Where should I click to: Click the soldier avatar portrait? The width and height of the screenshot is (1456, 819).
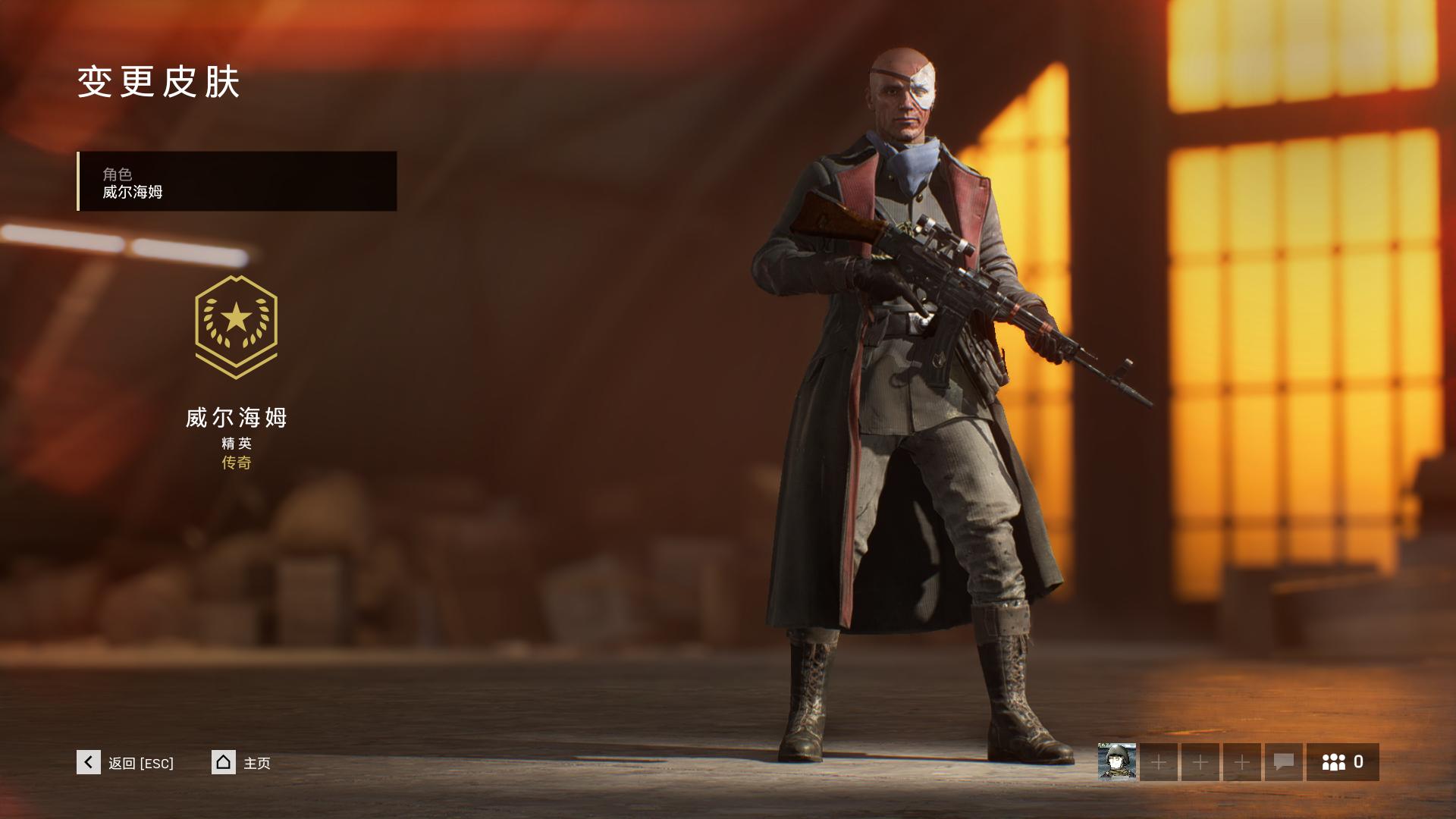[x=1117, y=762]
